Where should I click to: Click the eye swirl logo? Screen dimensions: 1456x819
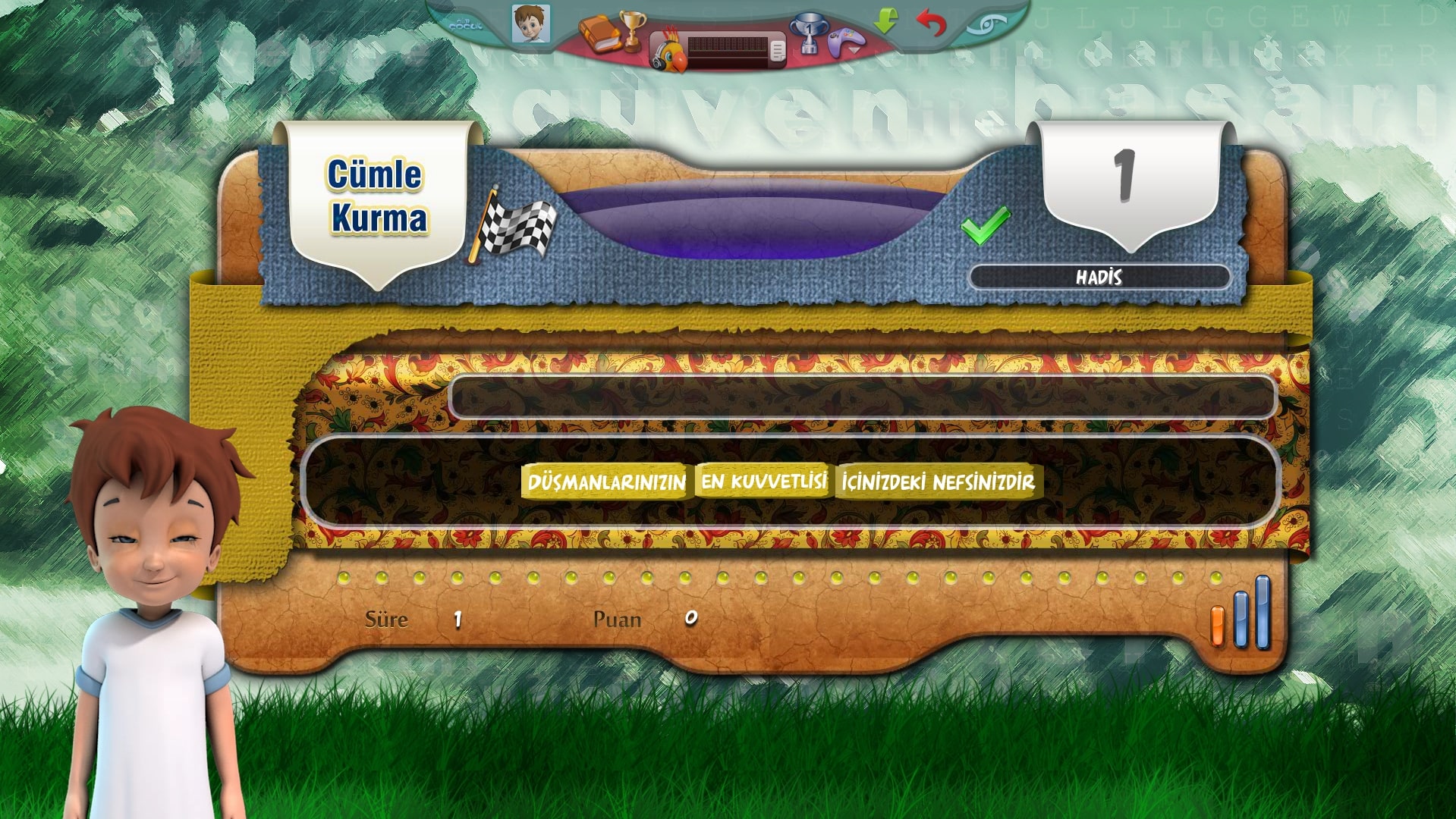pyautogui.click(x=987, y=26)
